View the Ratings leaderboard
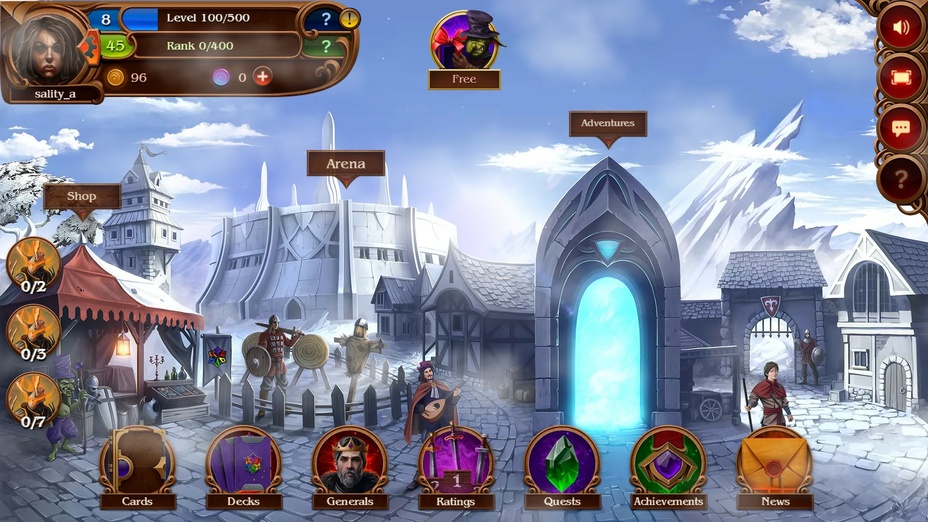The image size is (928, 522). 455,463
